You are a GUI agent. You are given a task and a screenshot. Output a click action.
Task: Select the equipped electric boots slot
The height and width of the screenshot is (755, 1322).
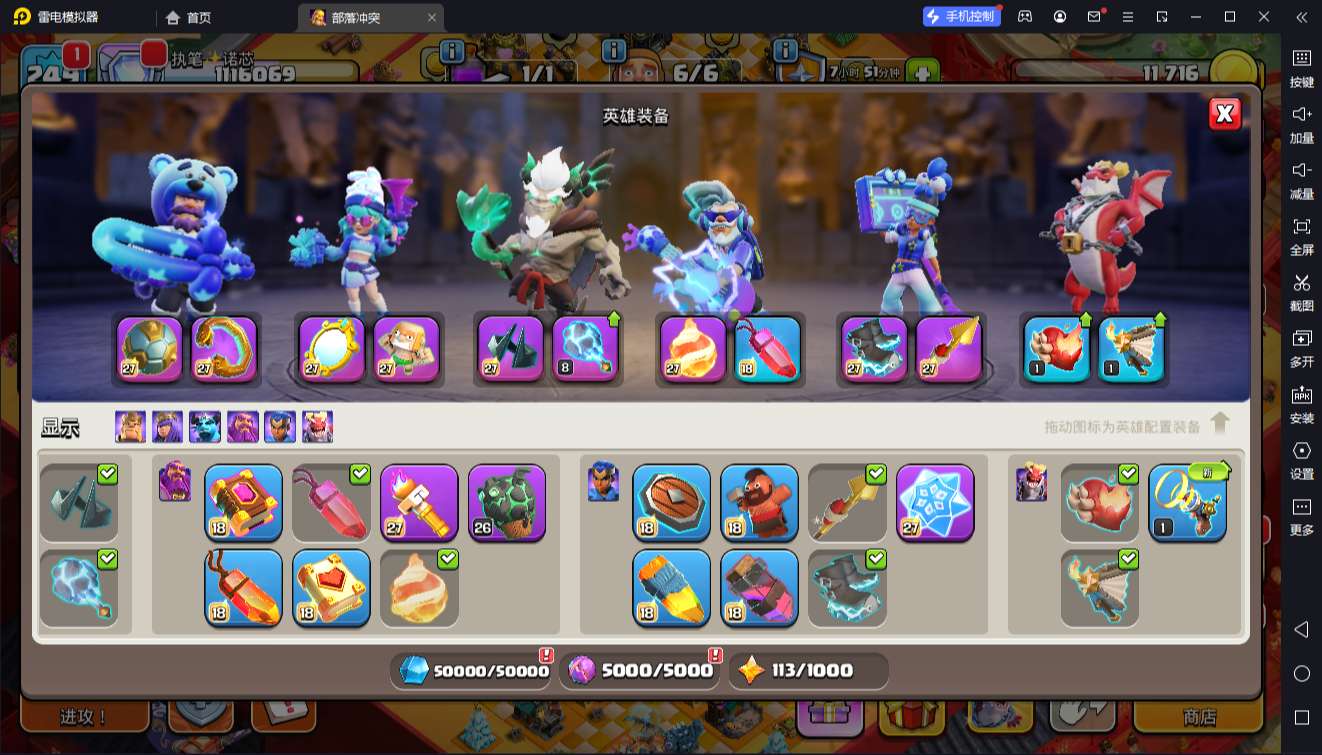(873, 349)
